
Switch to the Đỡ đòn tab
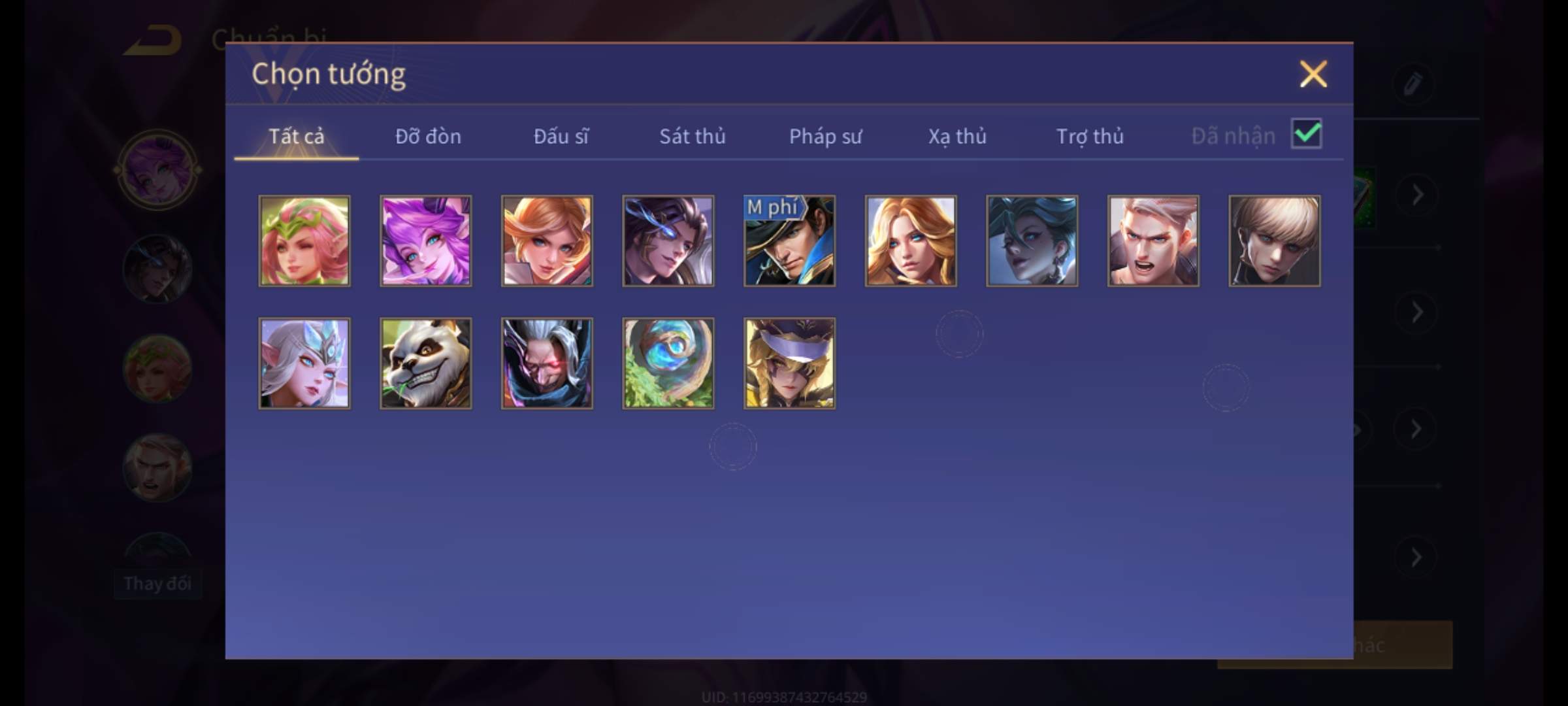428,136
